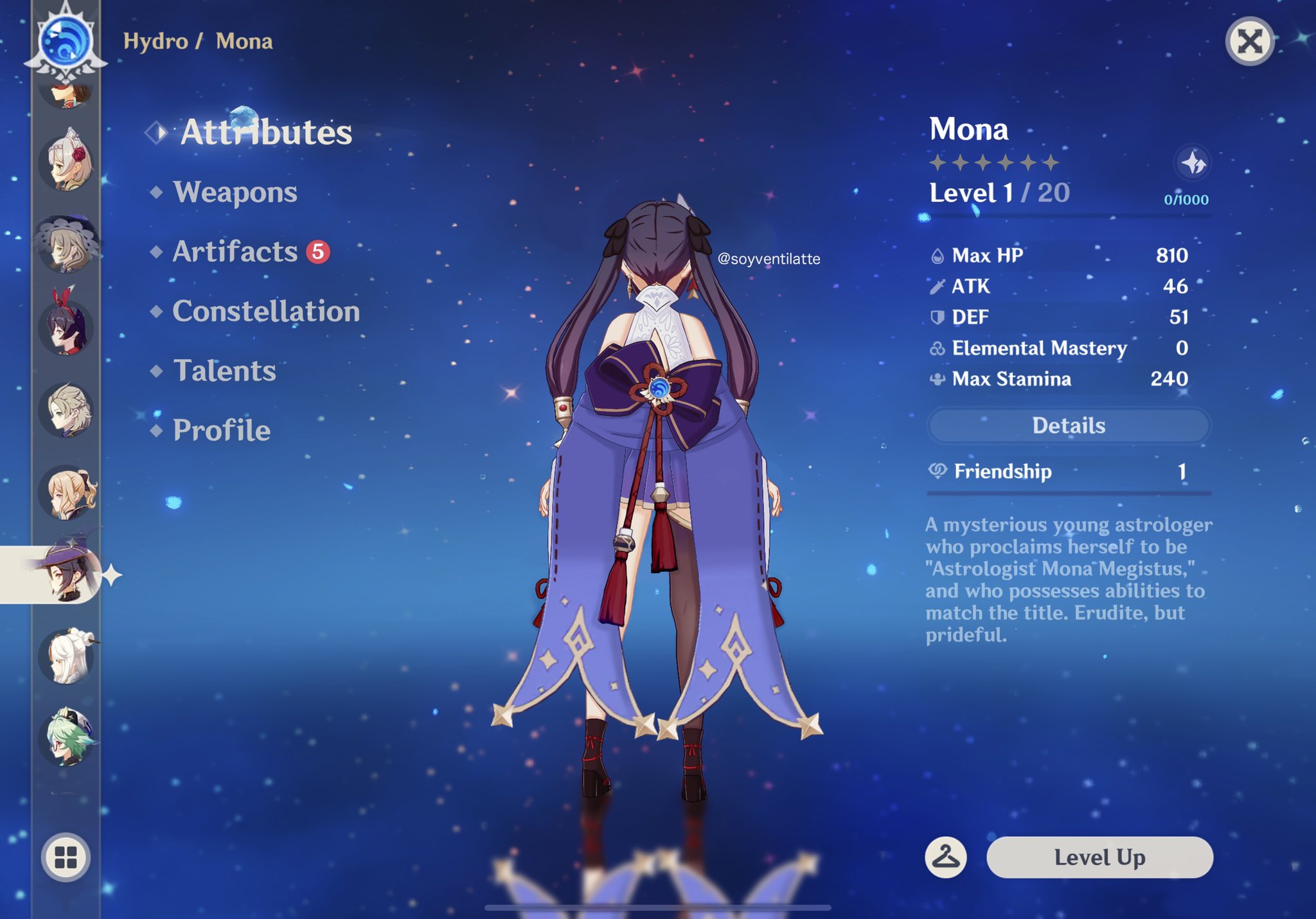Switch to Jean's blonde ponytail portrait

(67, 492)
